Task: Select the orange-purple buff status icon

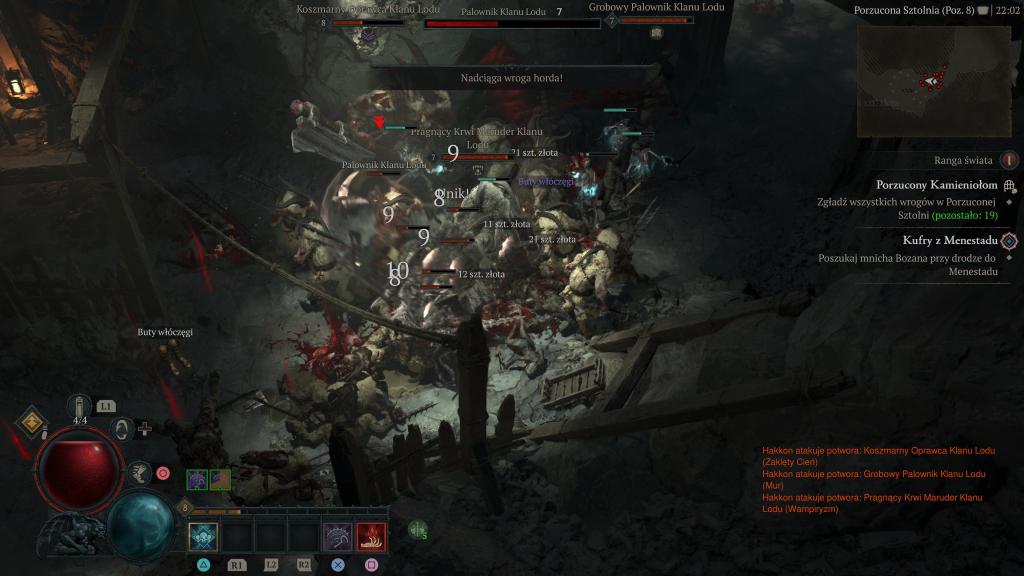Action: point(220,480)
